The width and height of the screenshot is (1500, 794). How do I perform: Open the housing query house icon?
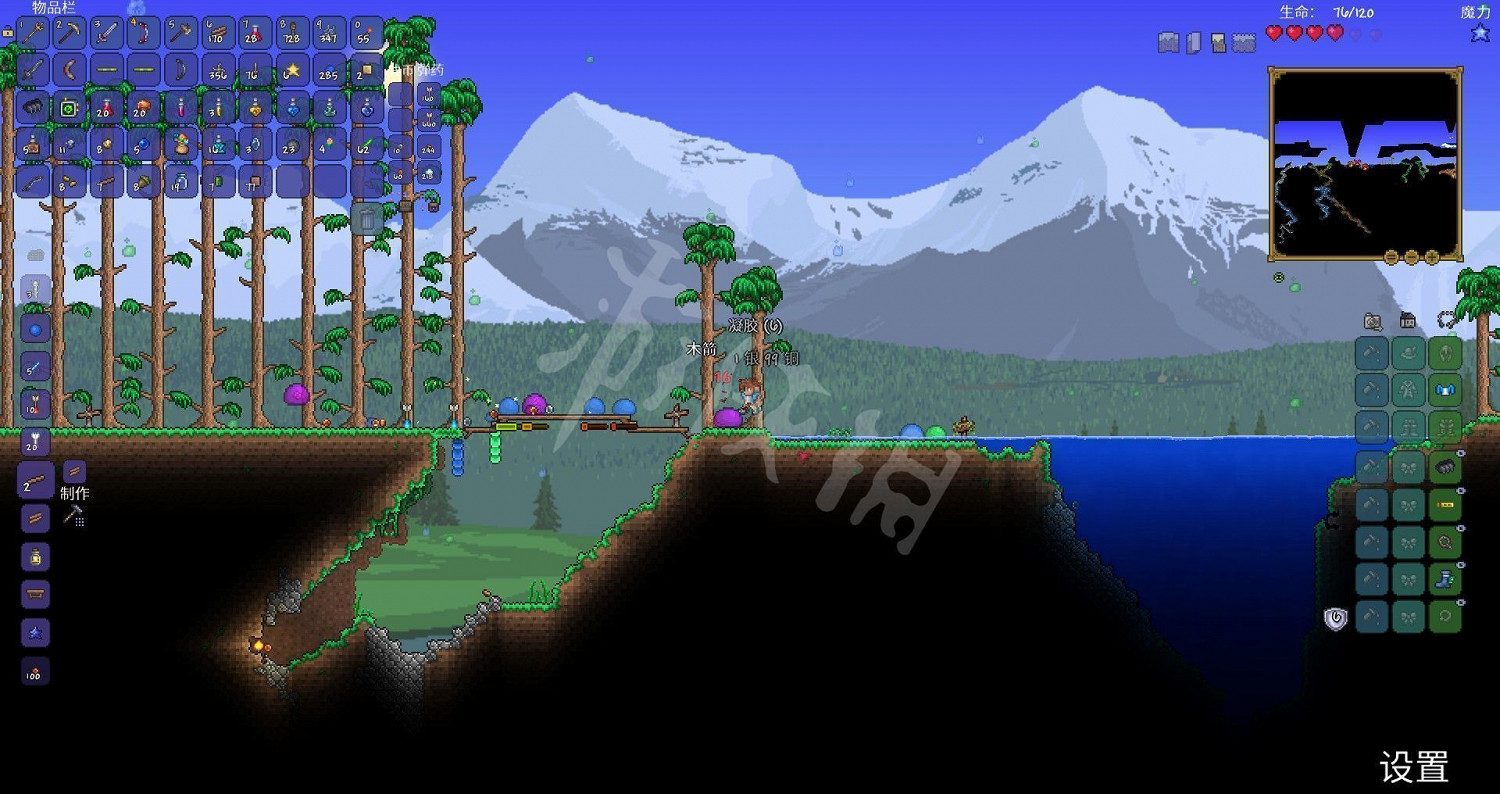(1406, 320)
